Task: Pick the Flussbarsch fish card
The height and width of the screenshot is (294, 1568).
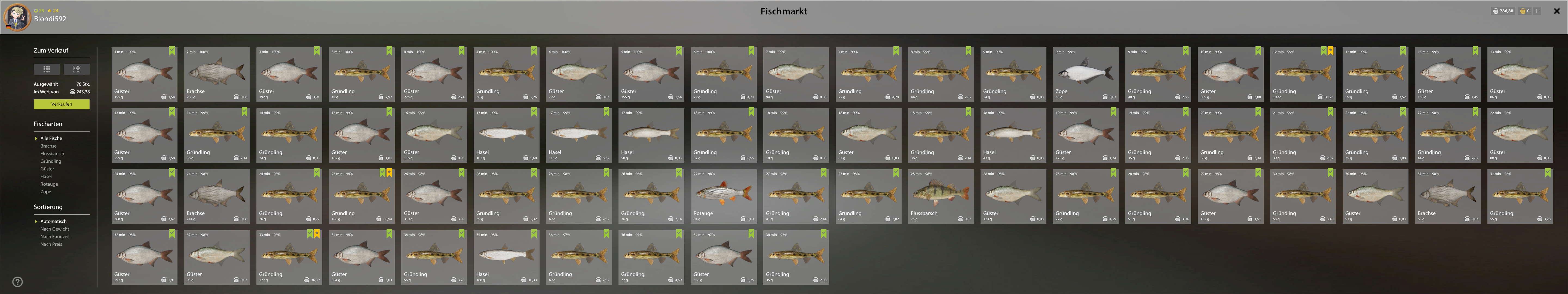Action: 941,196
